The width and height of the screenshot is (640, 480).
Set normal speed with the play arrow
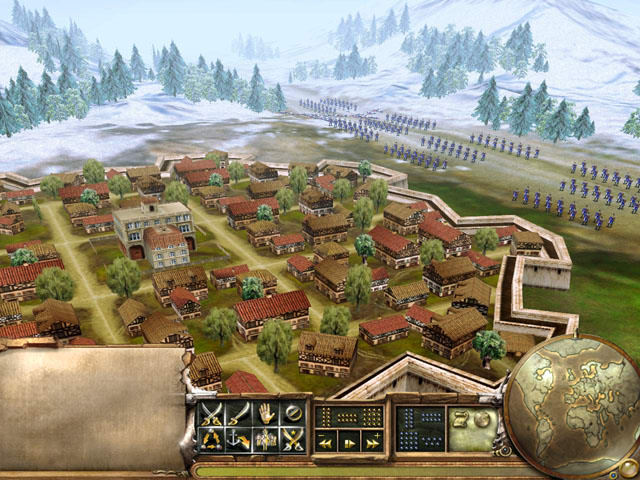[x=349, y=441]
